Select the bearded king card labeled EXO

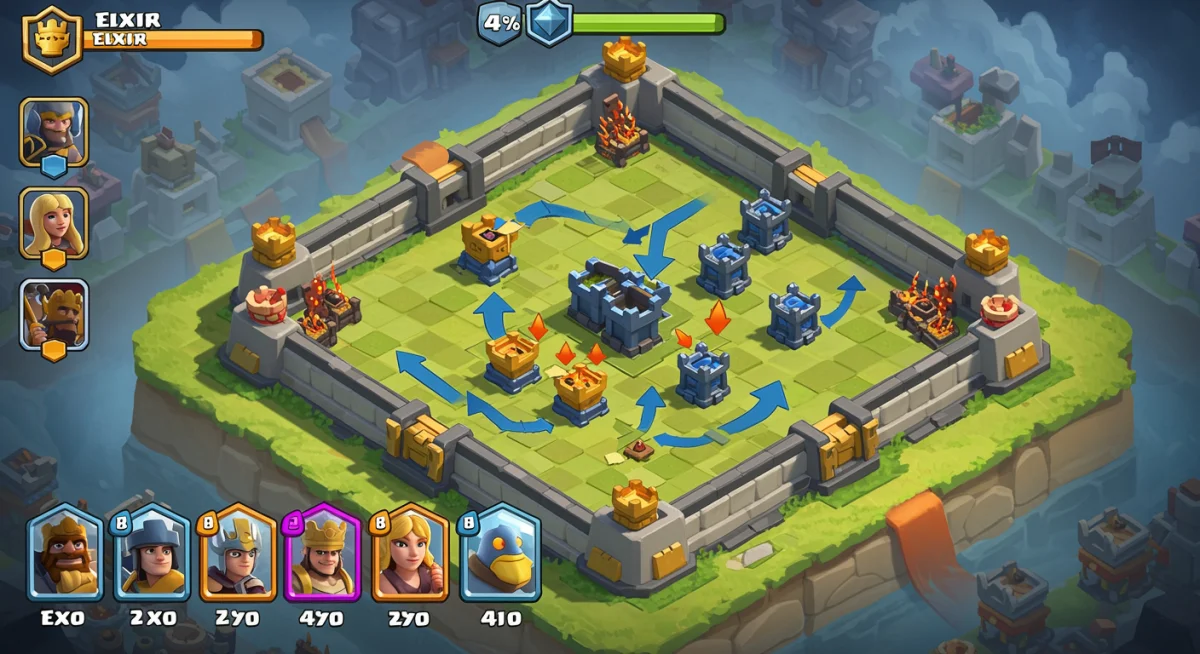pyautogui.click(x=66, y=553)
